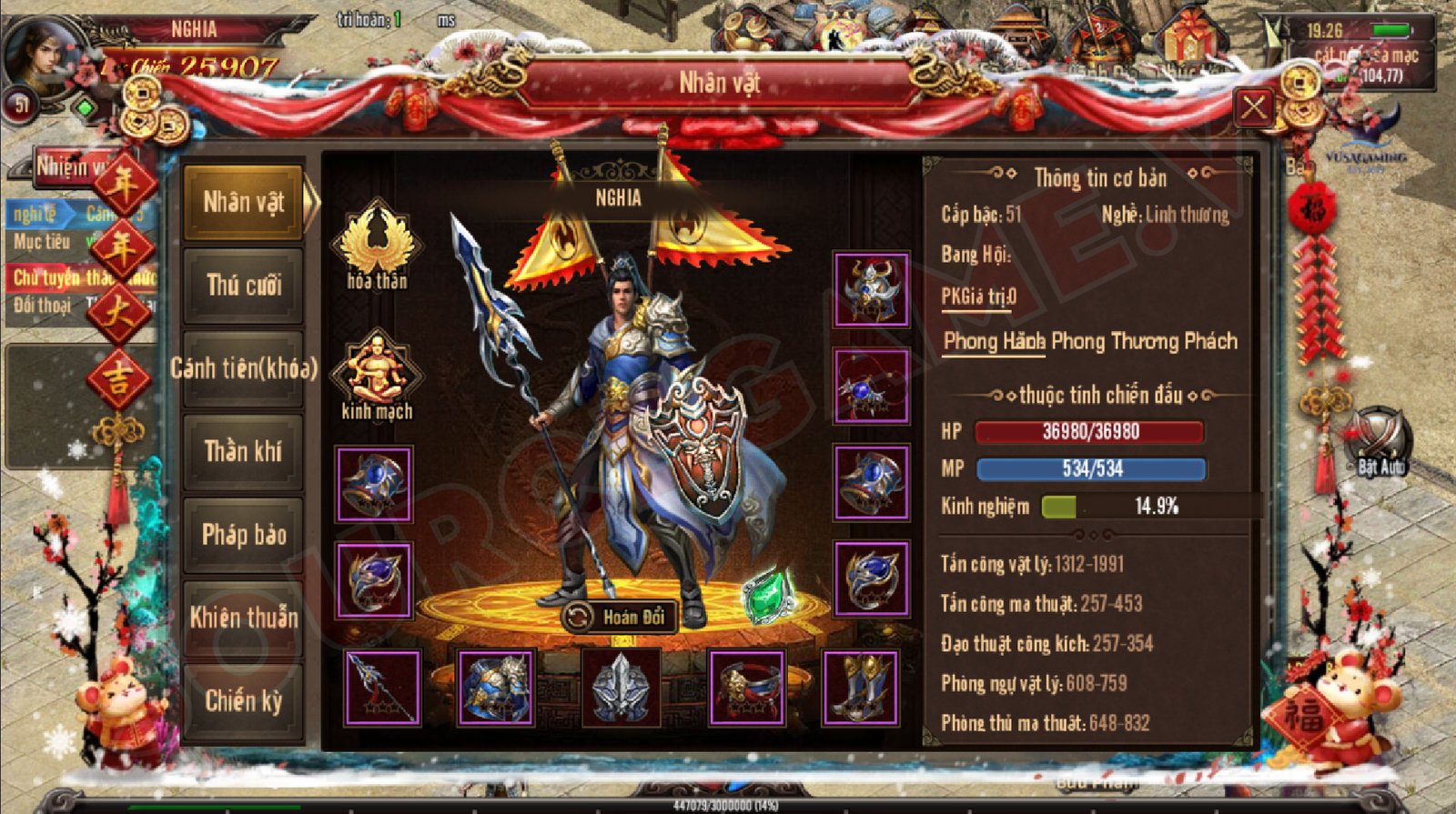The width and height of the screenshot is (1456, 814).
Task: Open the hóa thần feature icon
Action: (377, 244)
